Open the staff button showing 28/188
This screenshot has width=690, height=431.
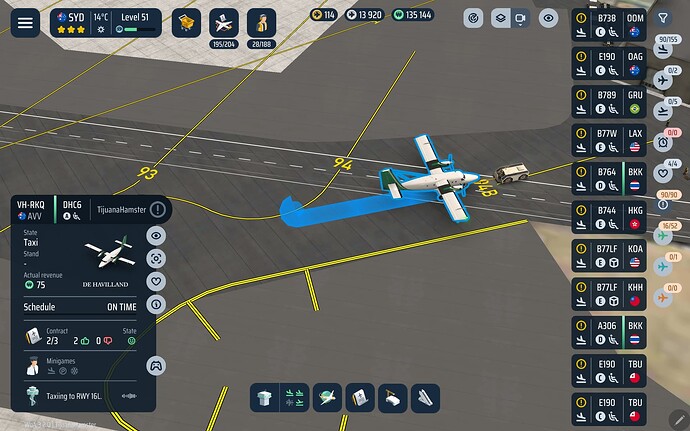pos(262,22)
